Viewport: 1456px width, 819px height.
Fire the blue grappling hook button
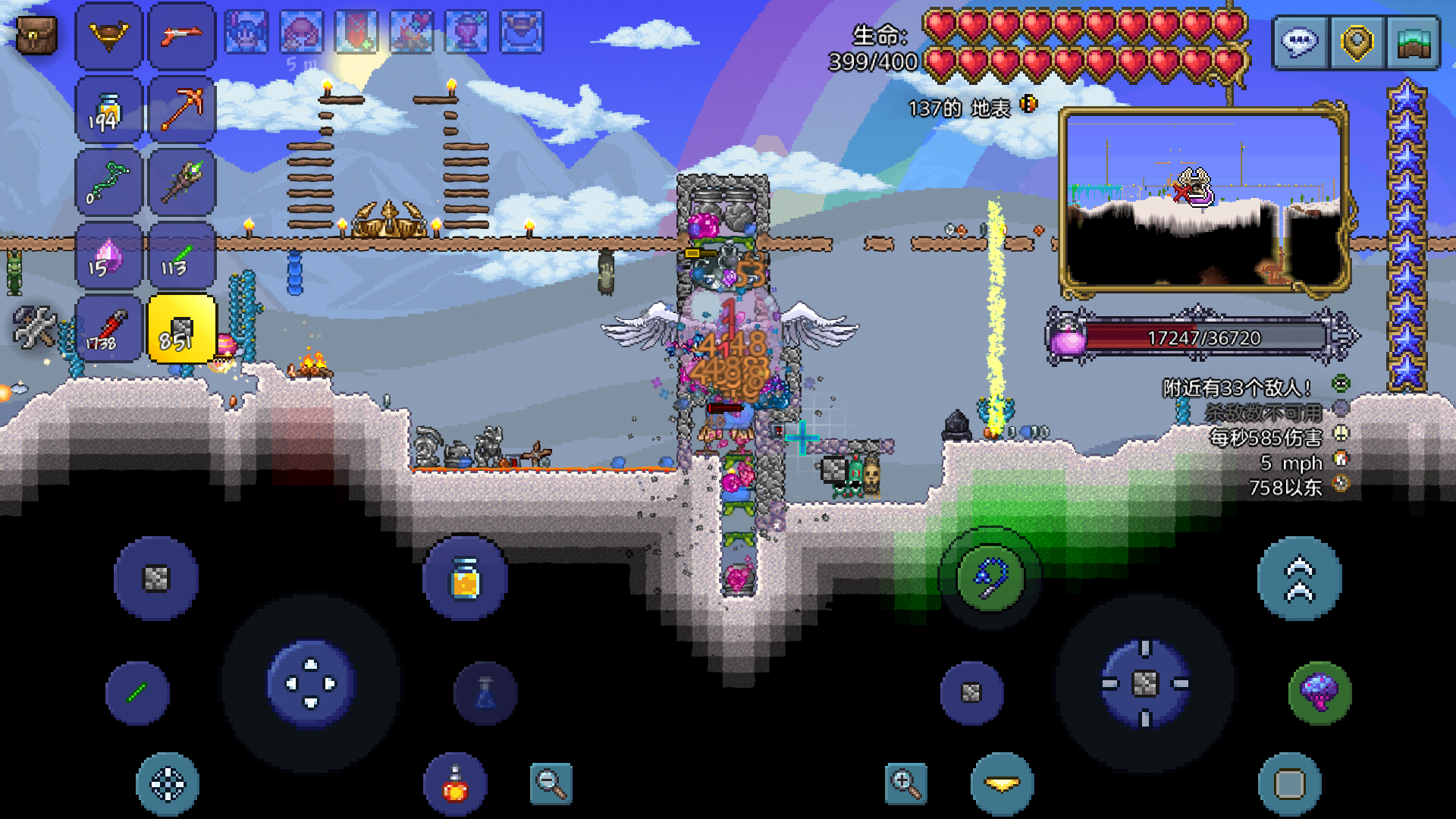[x=990, y=578]
